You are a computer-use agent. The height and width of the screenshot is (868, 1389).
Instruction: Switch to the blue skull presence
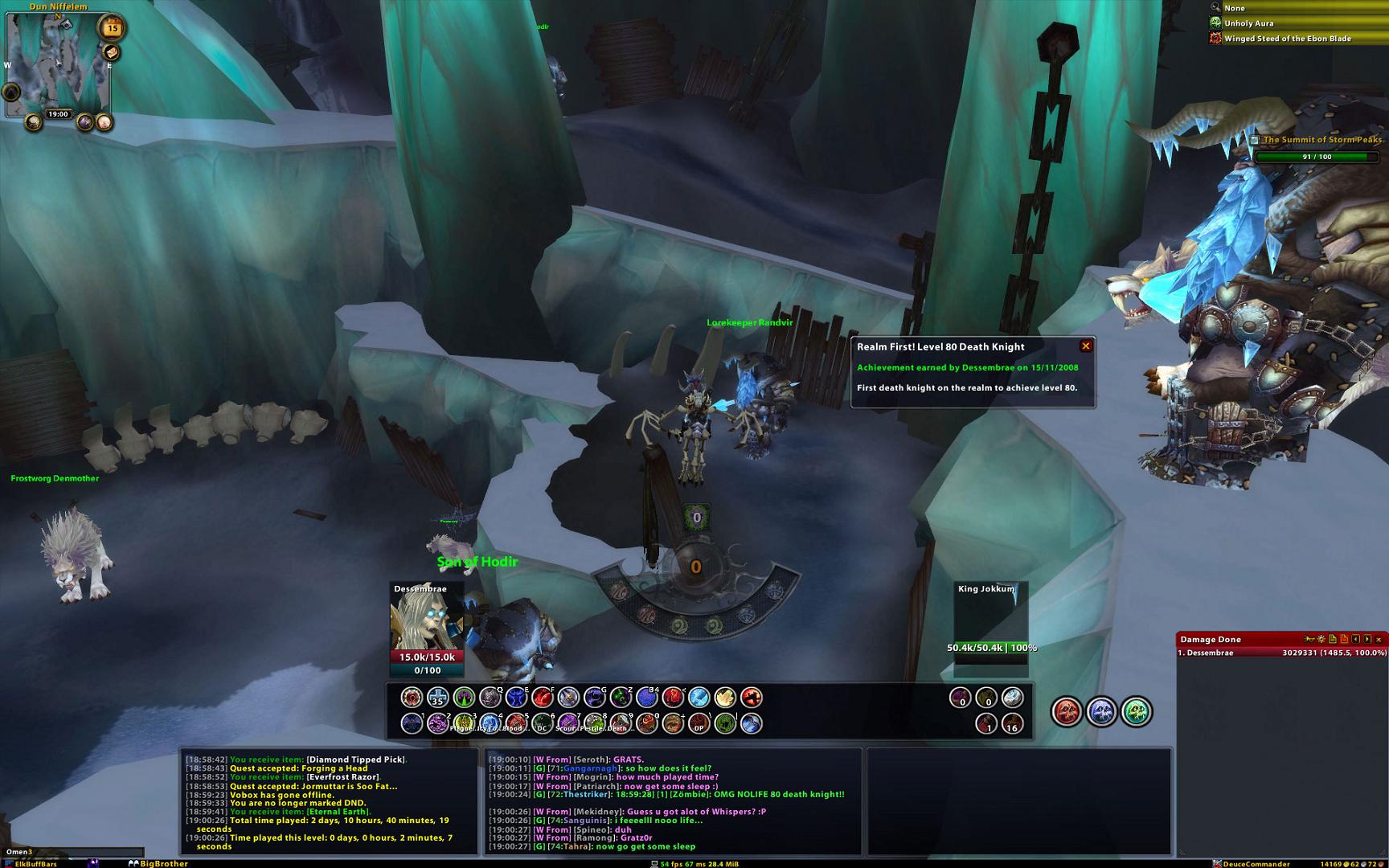pos(1101,711)
